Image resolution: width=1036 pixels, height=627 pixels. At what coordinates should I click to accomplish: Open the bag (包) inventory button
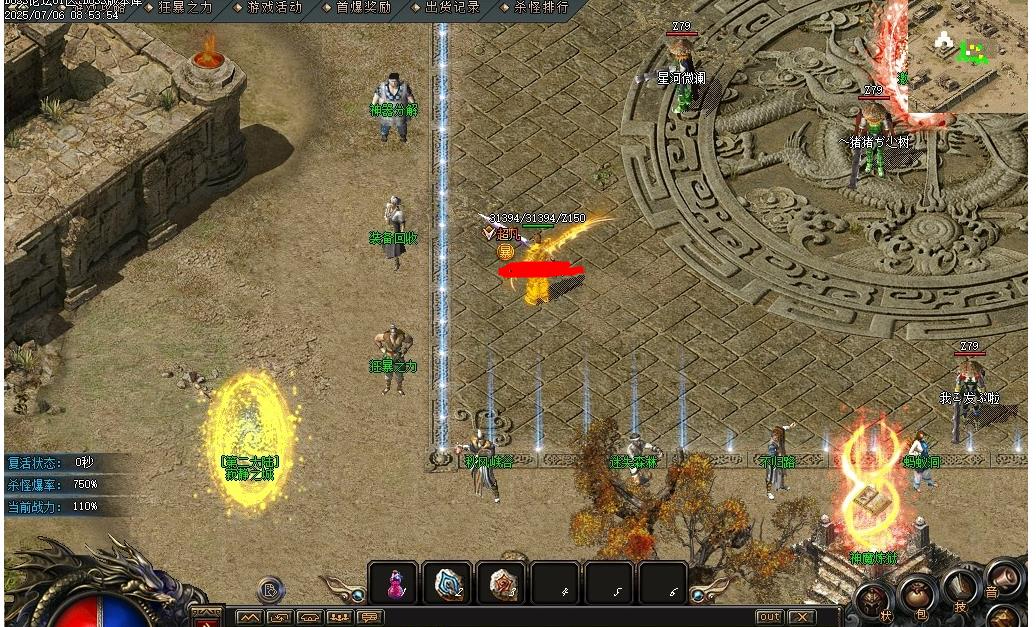pos(918,595)
